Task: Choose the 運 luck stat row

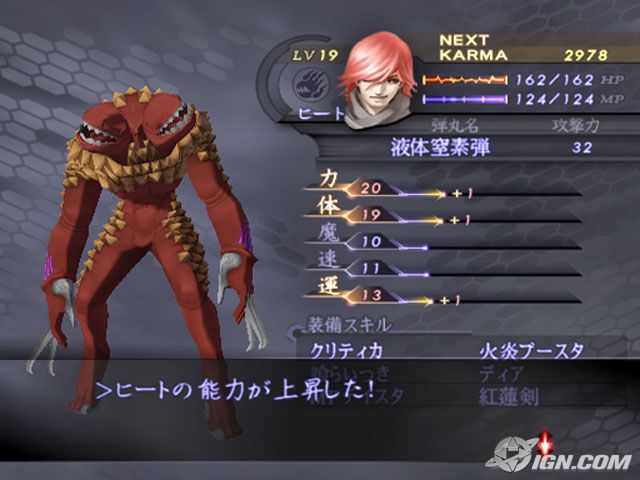Action: (x=329, y=295)
